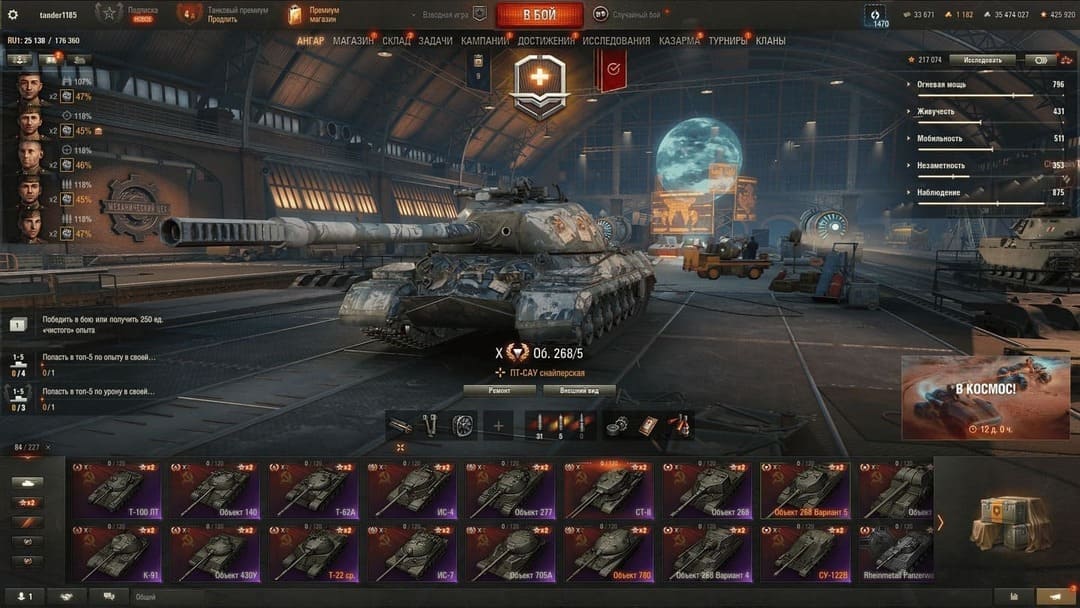Pick the СУ-122В tank
The width and height of the screenshot is (1080, 608).
coord(805,553)
